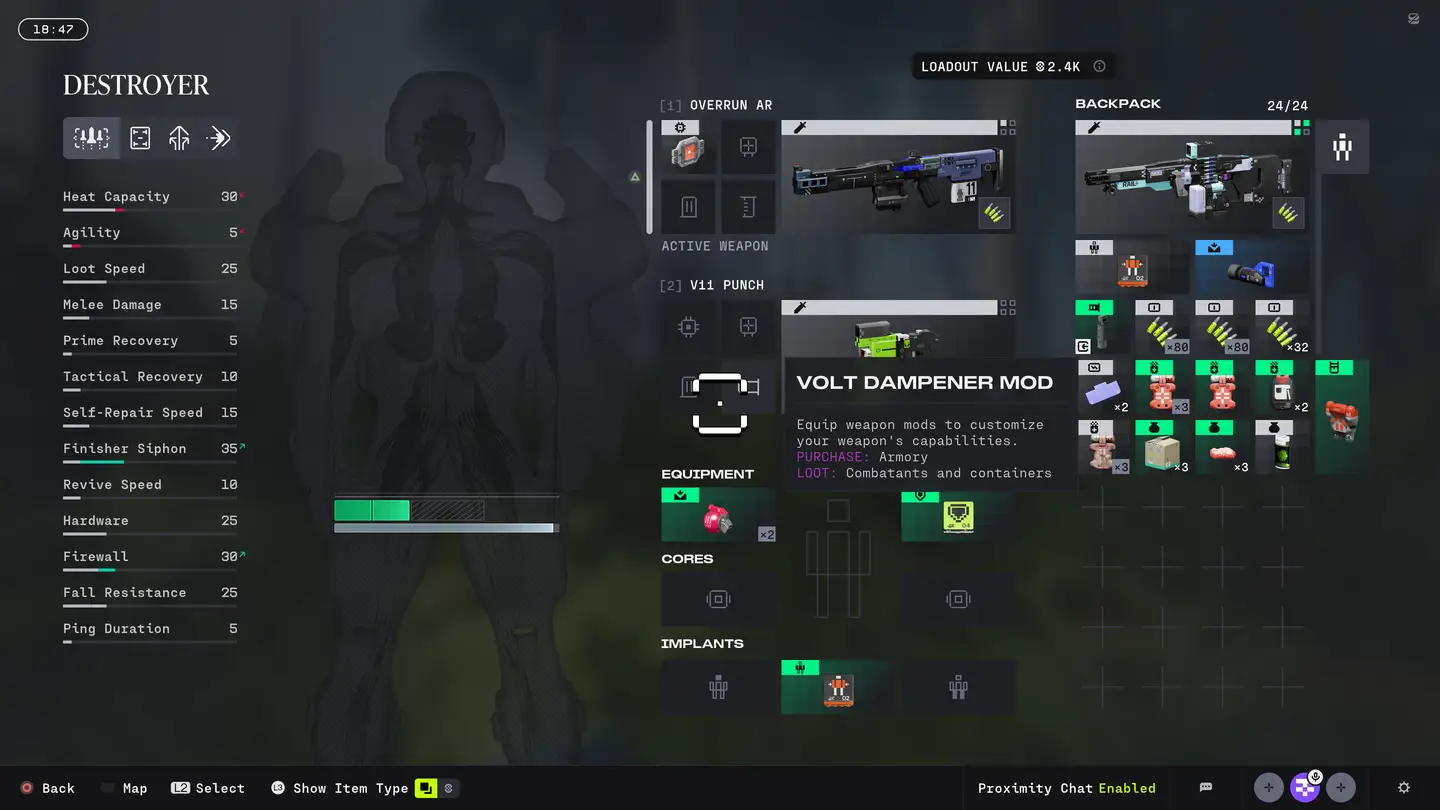1440x810 pixels.
Task: Open the settings gear icon
Action: tap(1404, 788)
